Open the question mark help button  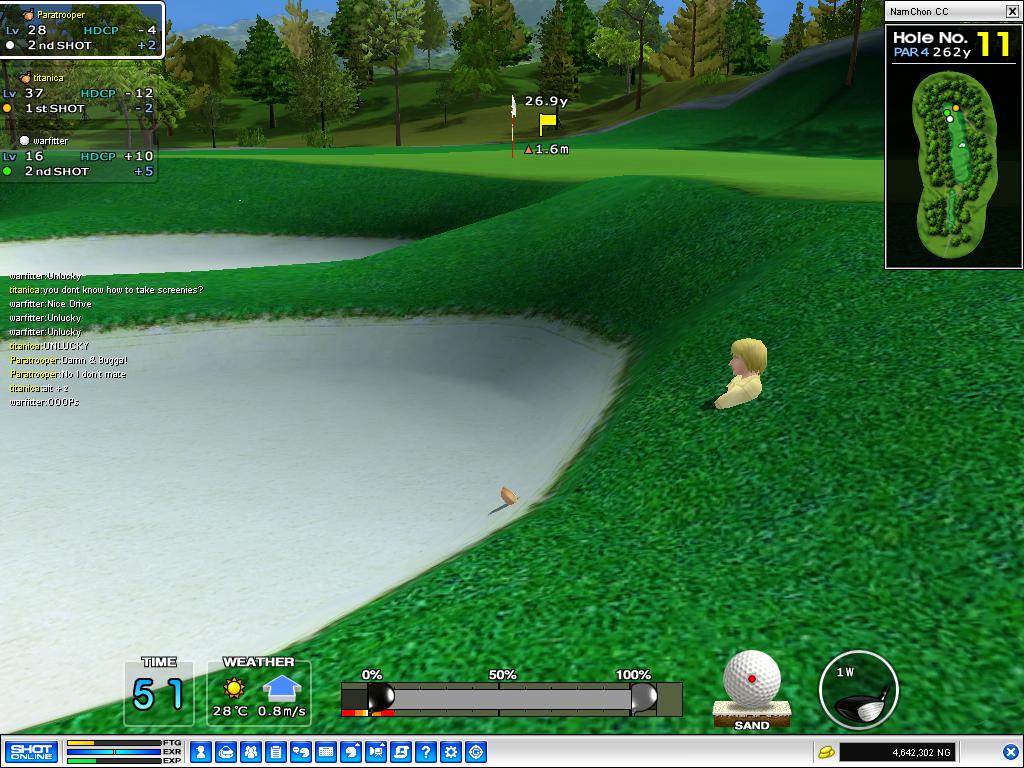(426, 752)
